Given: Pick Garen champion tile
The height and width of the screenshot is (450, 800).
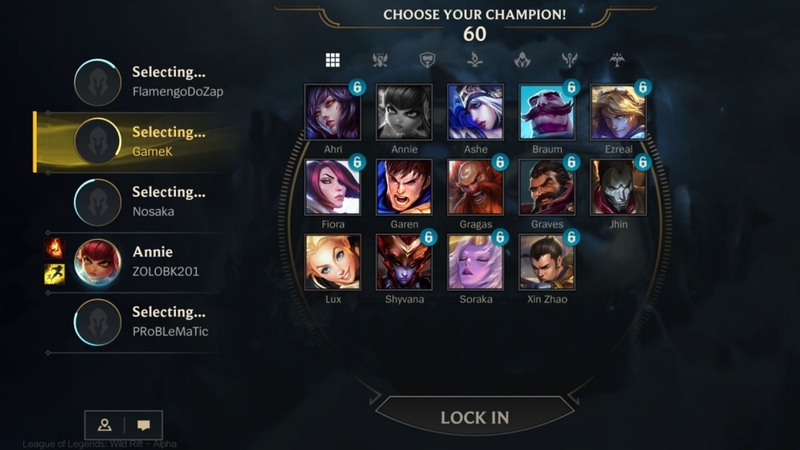Looking at the screenshot, I should click(404, 187).
